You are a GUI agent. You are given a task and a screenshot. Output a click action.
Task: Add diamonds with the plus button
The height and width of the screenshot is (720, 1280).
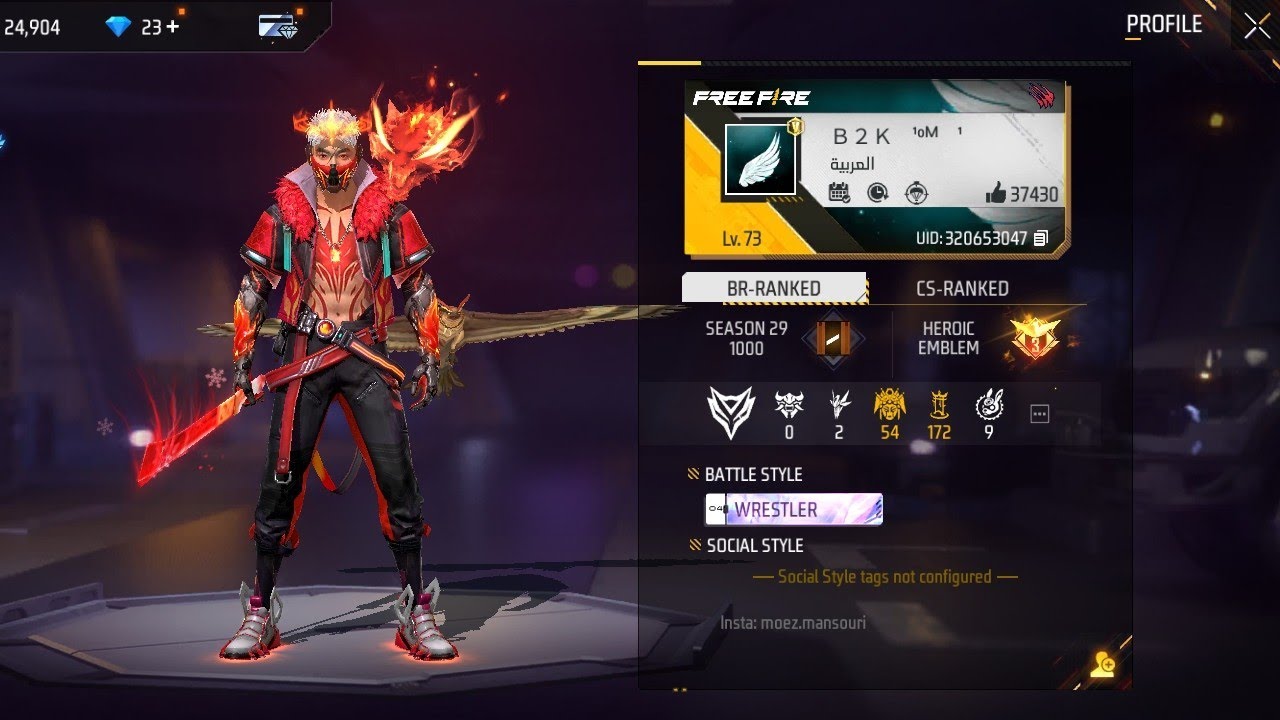pyautogui.click(x=173, y=27)
